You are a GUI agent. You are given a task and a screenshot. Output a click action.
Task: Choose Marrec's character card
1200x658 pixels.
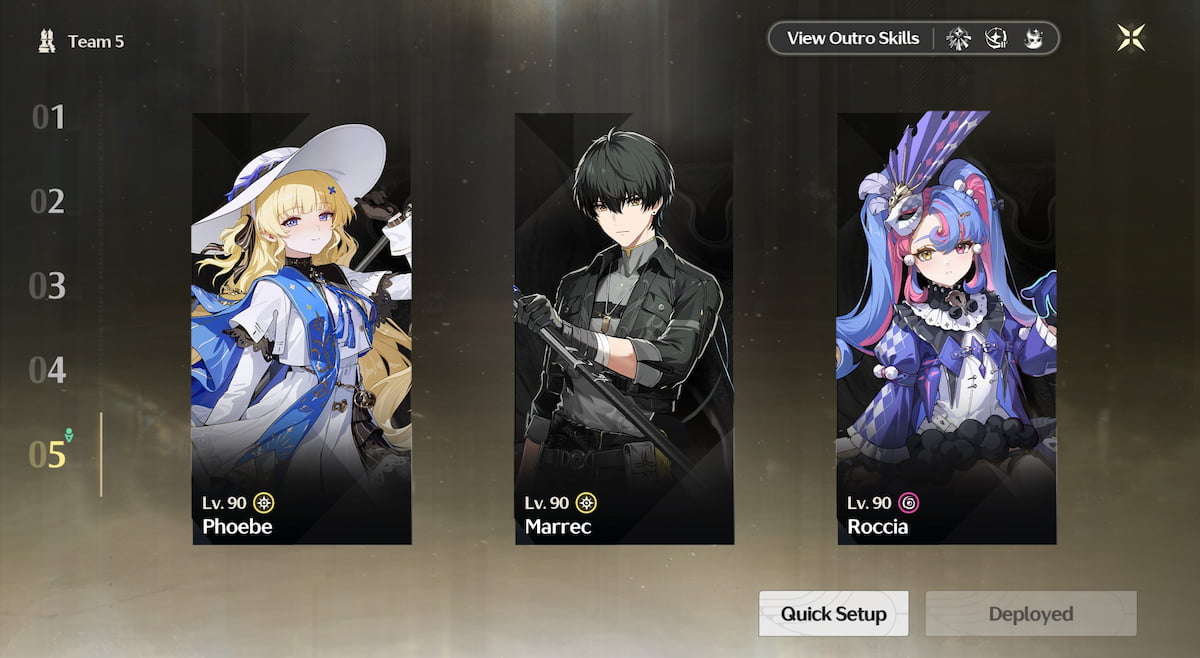pos(624,328)
